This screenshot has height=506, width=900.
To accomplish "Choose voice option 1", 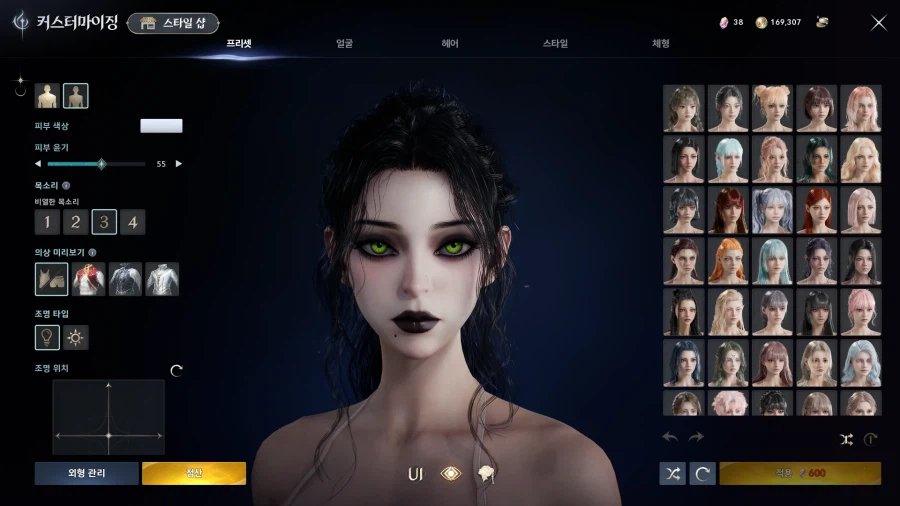I will 47,222.
